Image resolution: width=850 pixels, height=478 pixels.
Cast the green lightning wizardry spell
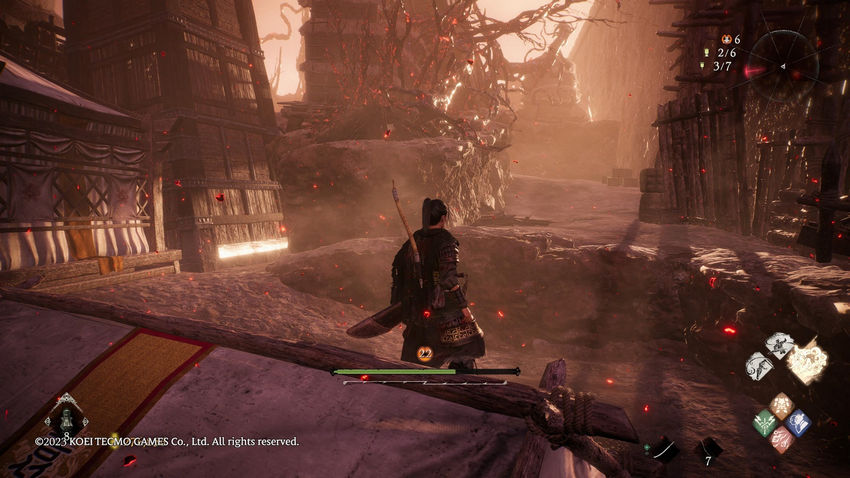tap(765, 422)
